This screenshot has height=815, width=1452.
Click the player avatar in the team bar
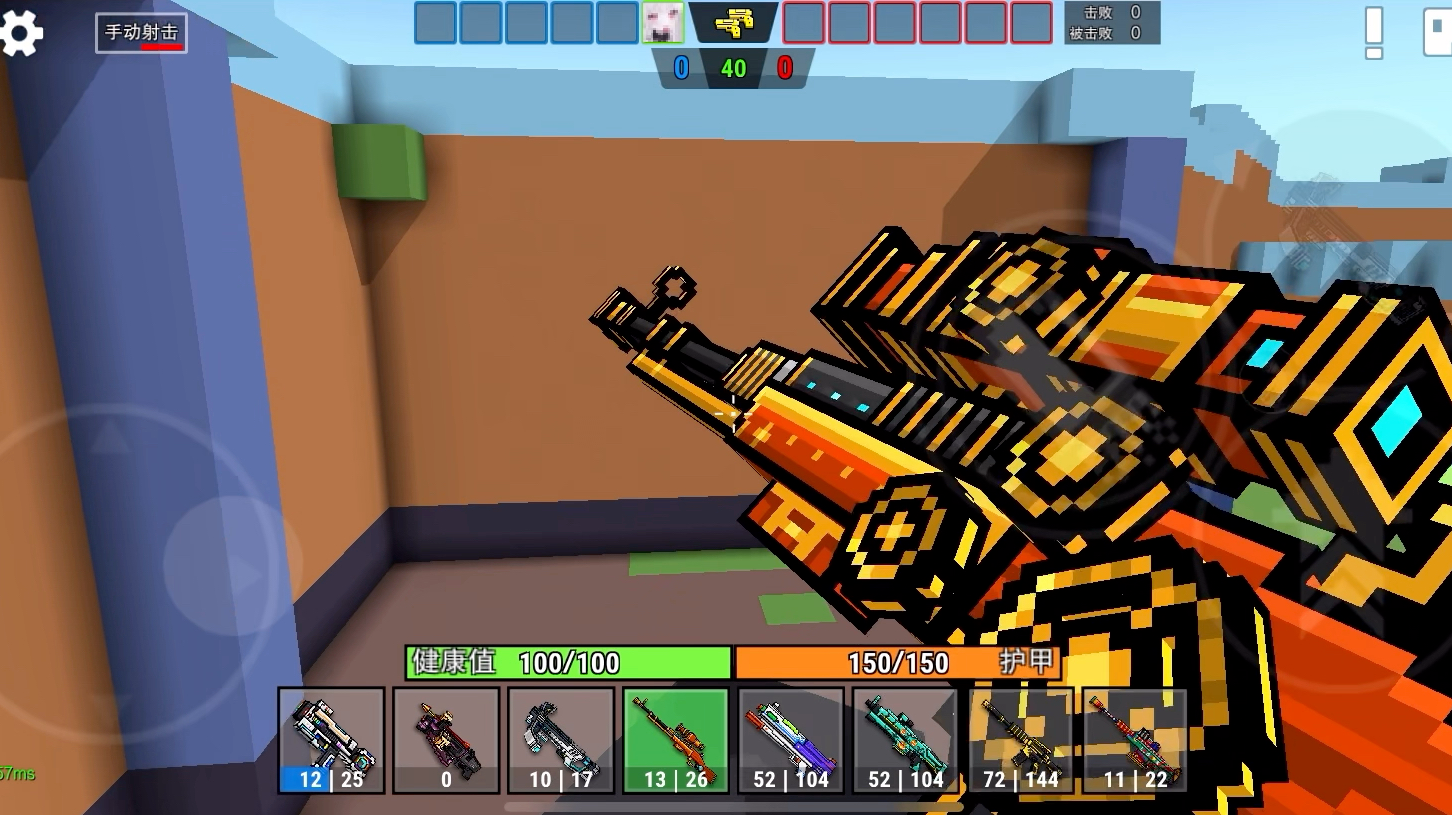pos(662,23)
